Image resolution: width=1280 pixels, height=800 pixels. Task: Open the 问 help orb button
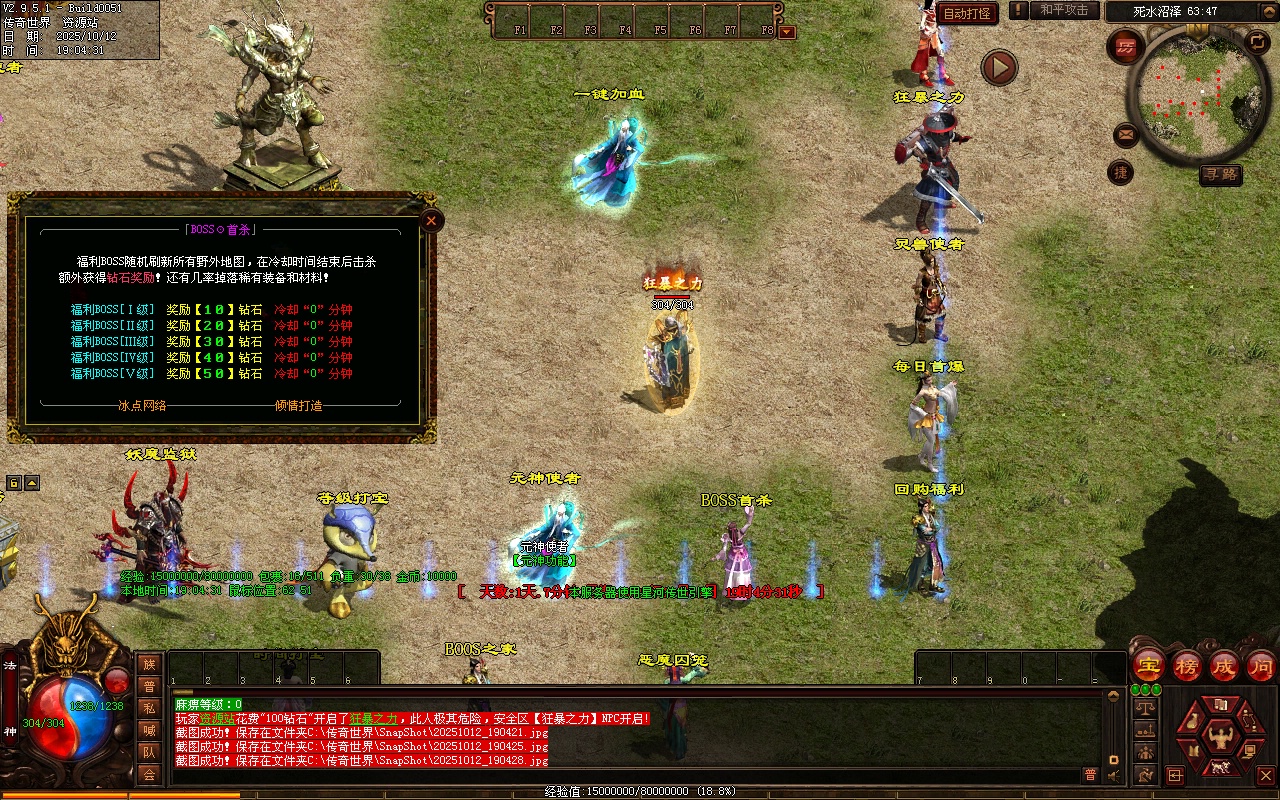click(1261, 665)
